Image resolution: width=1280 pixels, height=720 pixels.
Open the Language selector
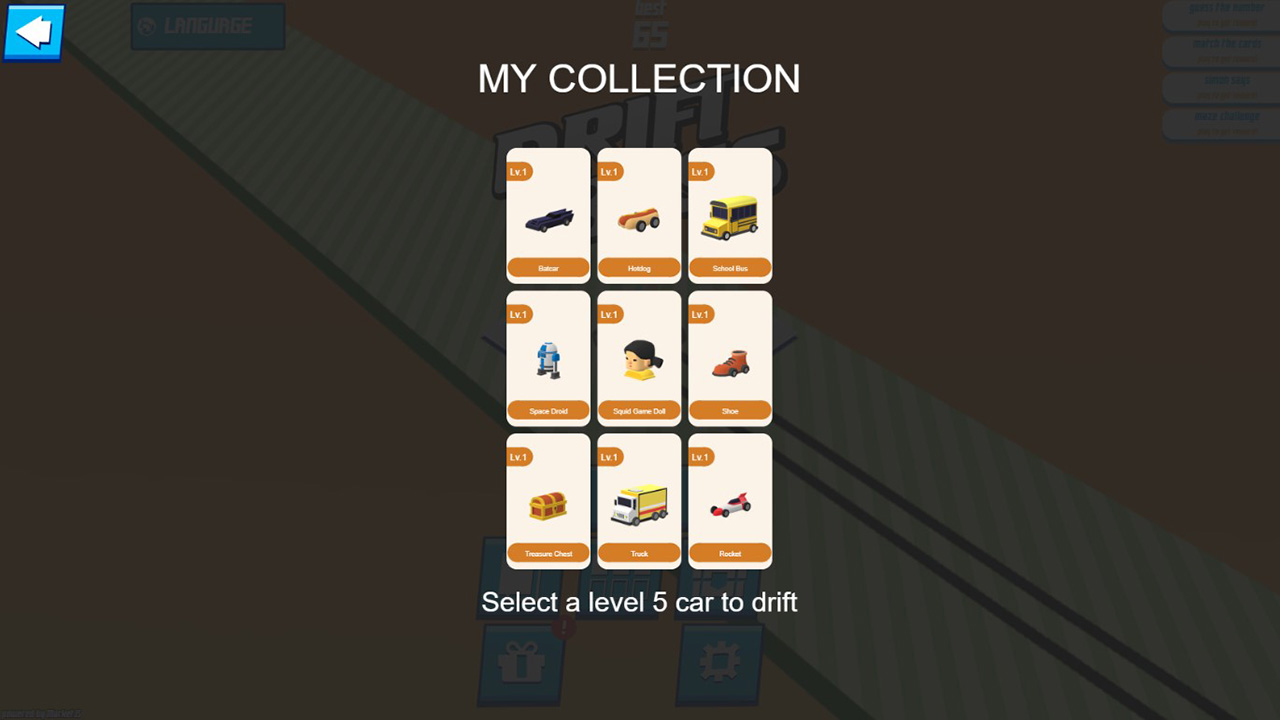(x=207, y=27)
